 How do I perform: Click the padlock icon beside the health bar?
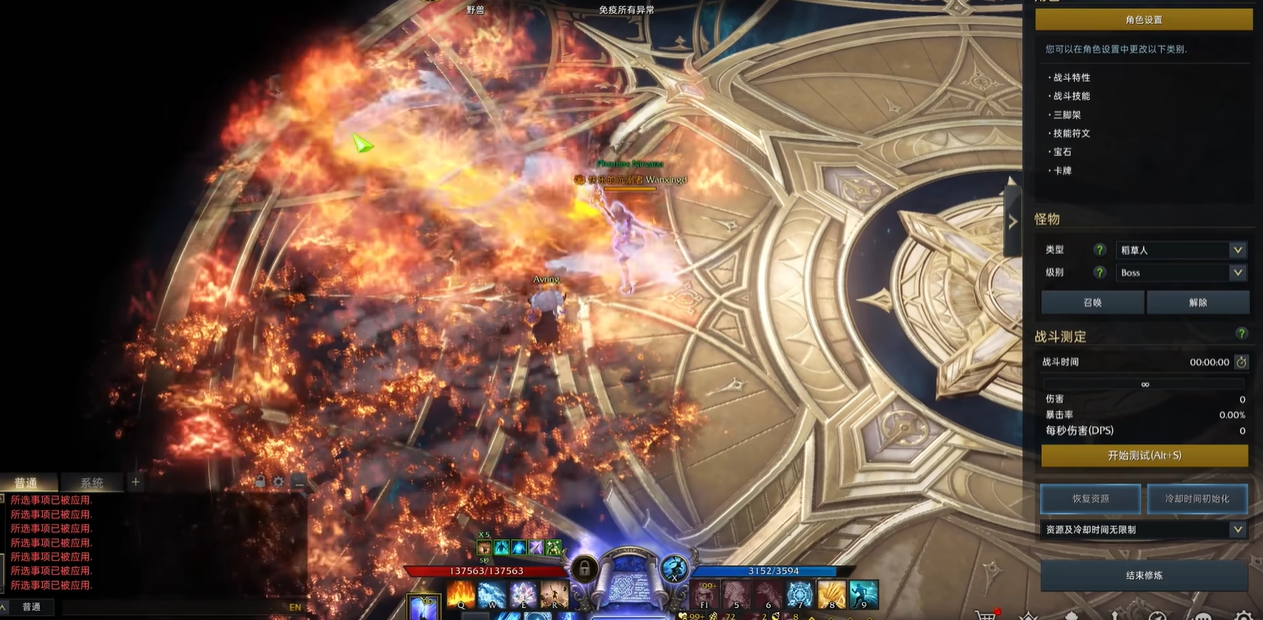(583, 568)
